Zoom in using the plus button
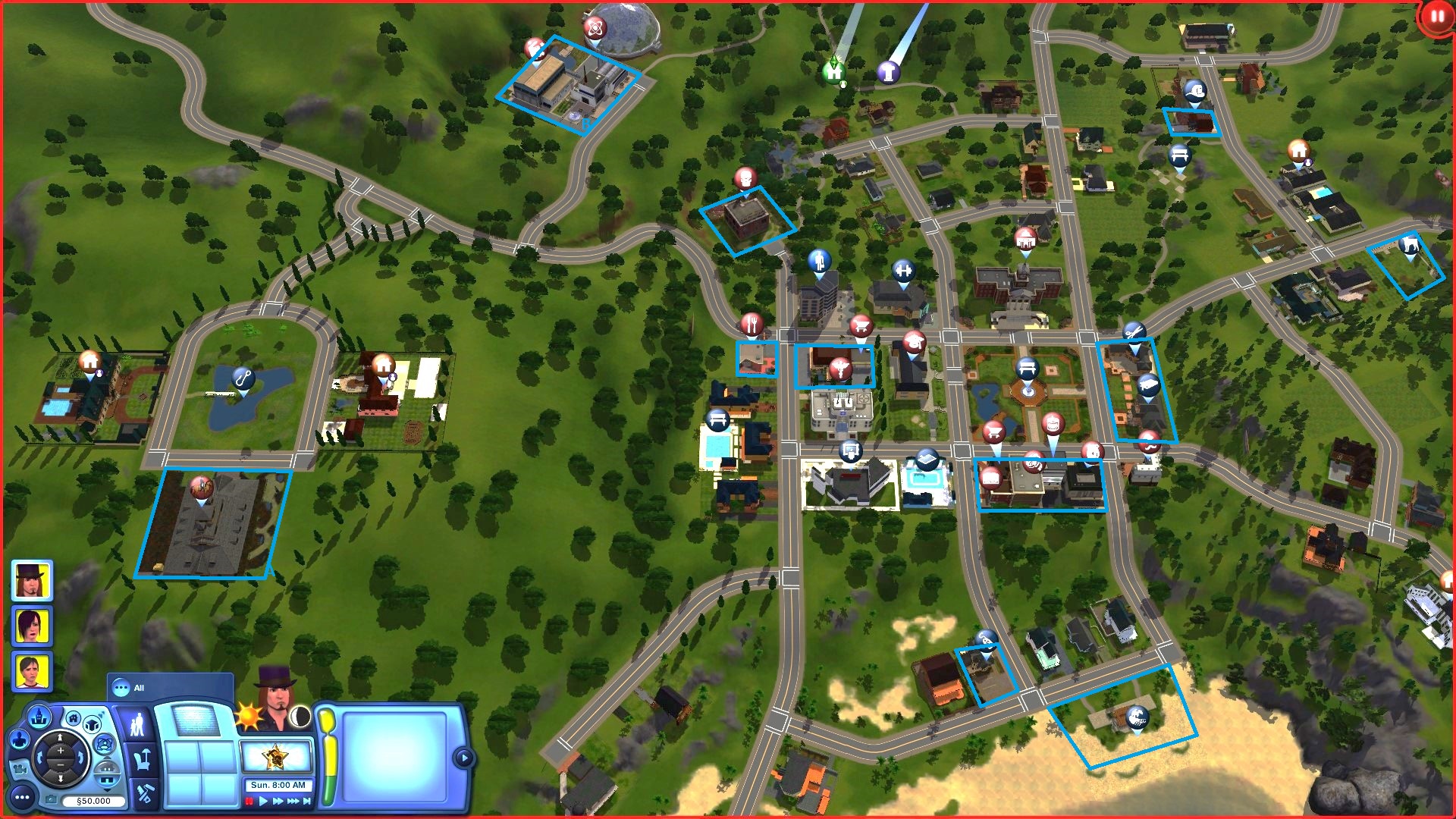Image resolution: width=1456 pixels, height=819 pixels. click(x=61, y=751)
